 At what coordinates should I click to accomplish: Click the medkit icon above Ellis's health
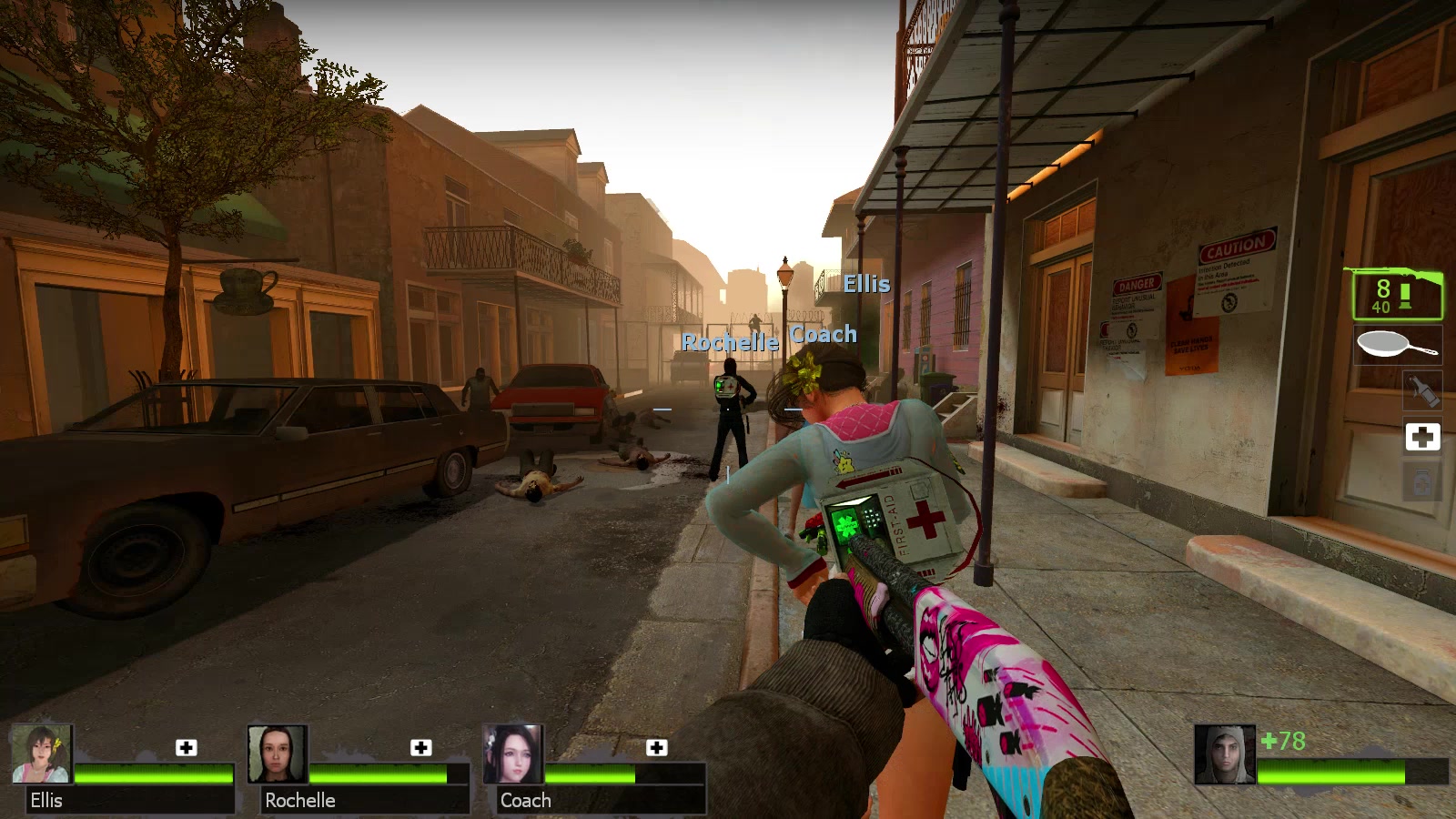point(187,747)
